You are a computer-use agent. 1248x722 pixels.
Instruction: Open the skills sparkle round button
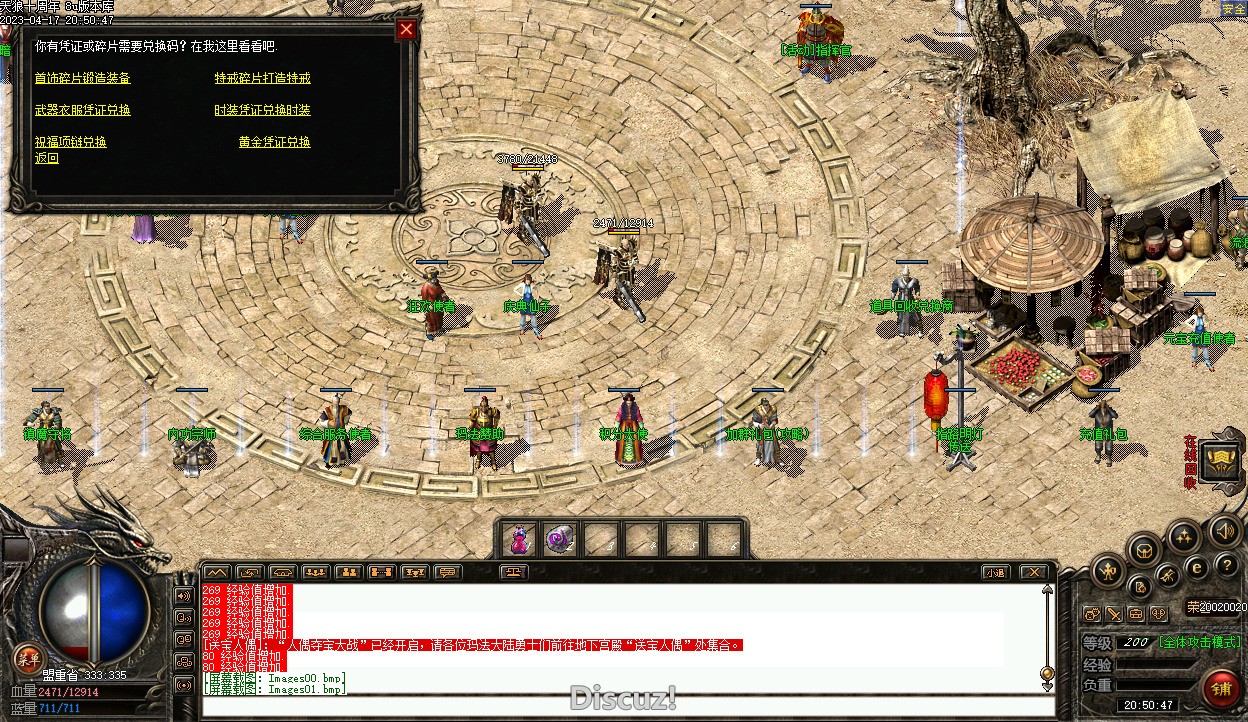click(1184, 536)
